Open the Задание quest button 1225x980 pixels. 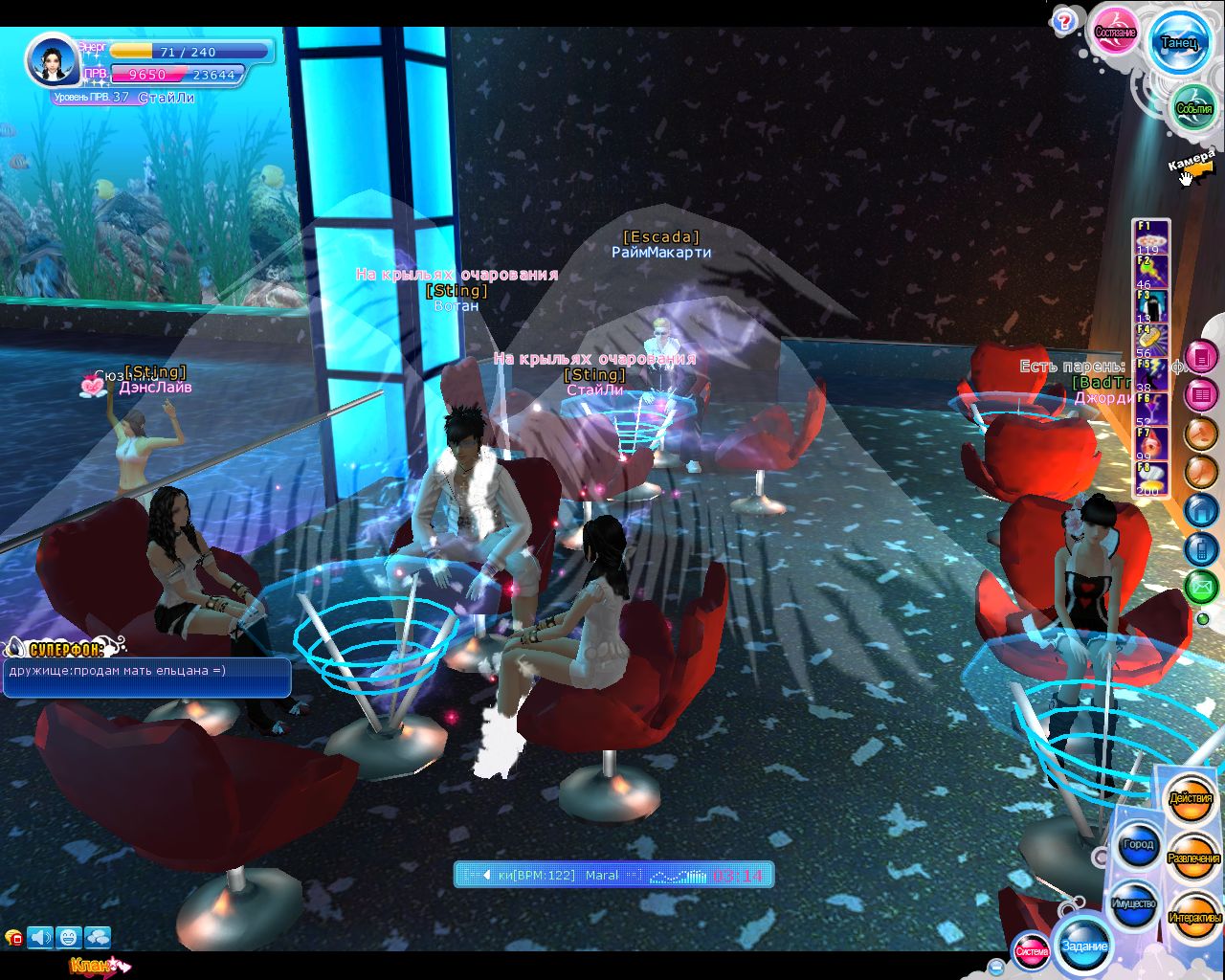tap(1084, 946)
